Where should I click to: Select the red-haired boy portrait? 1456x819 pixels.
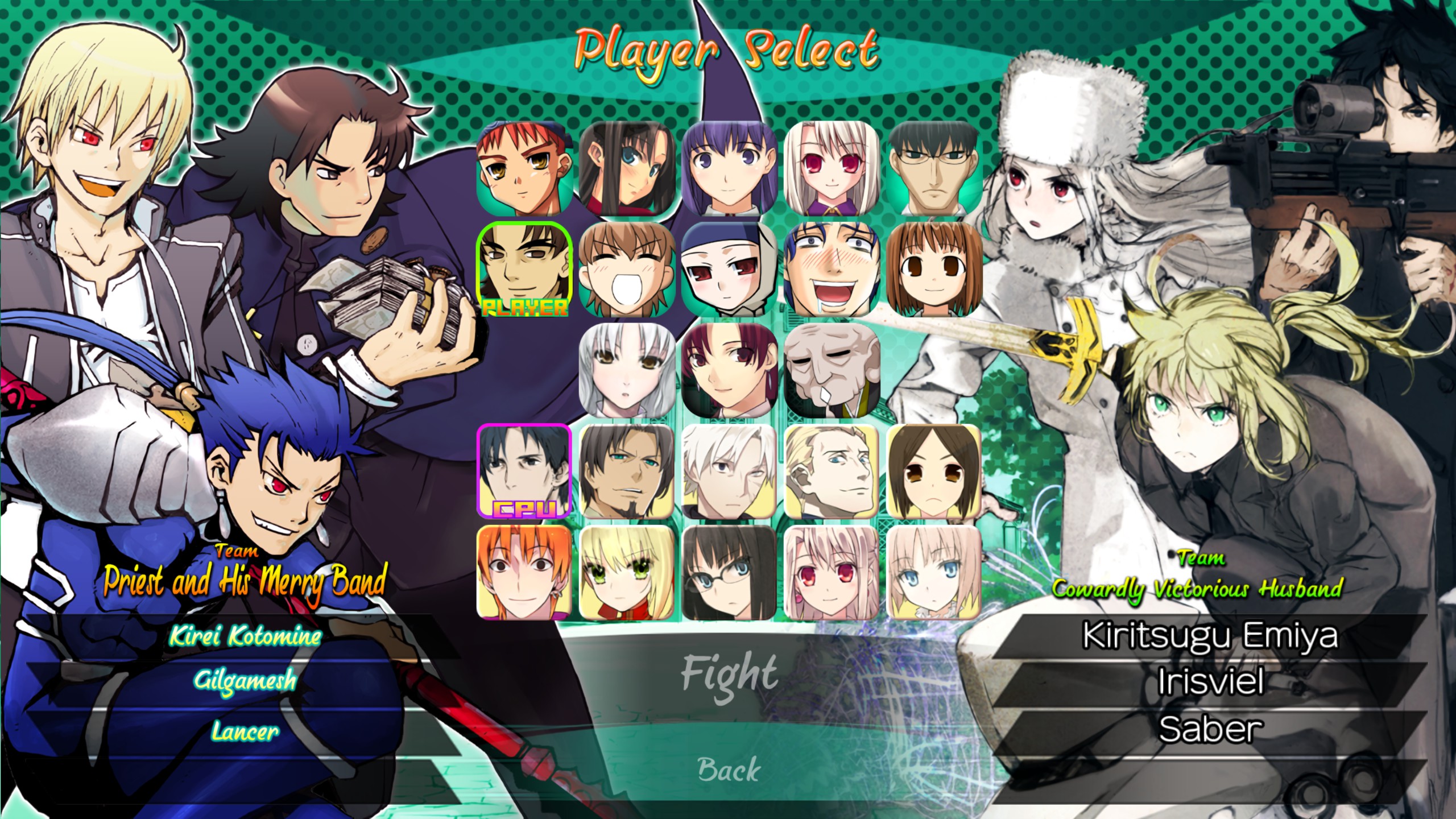tap(524, 168)
